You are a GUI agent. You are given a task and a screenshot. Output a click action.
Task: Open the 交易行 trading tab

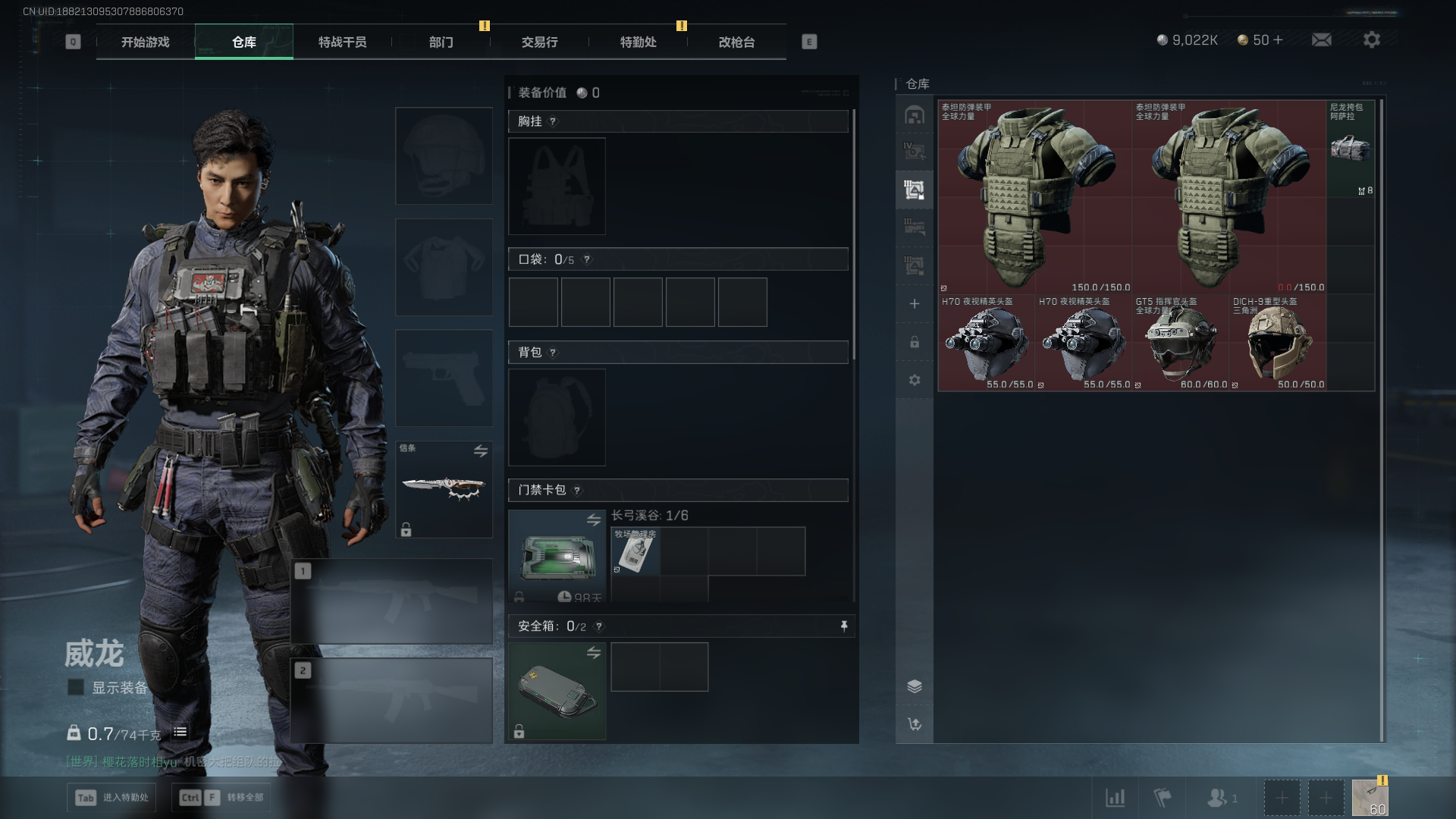click(539, 42)
